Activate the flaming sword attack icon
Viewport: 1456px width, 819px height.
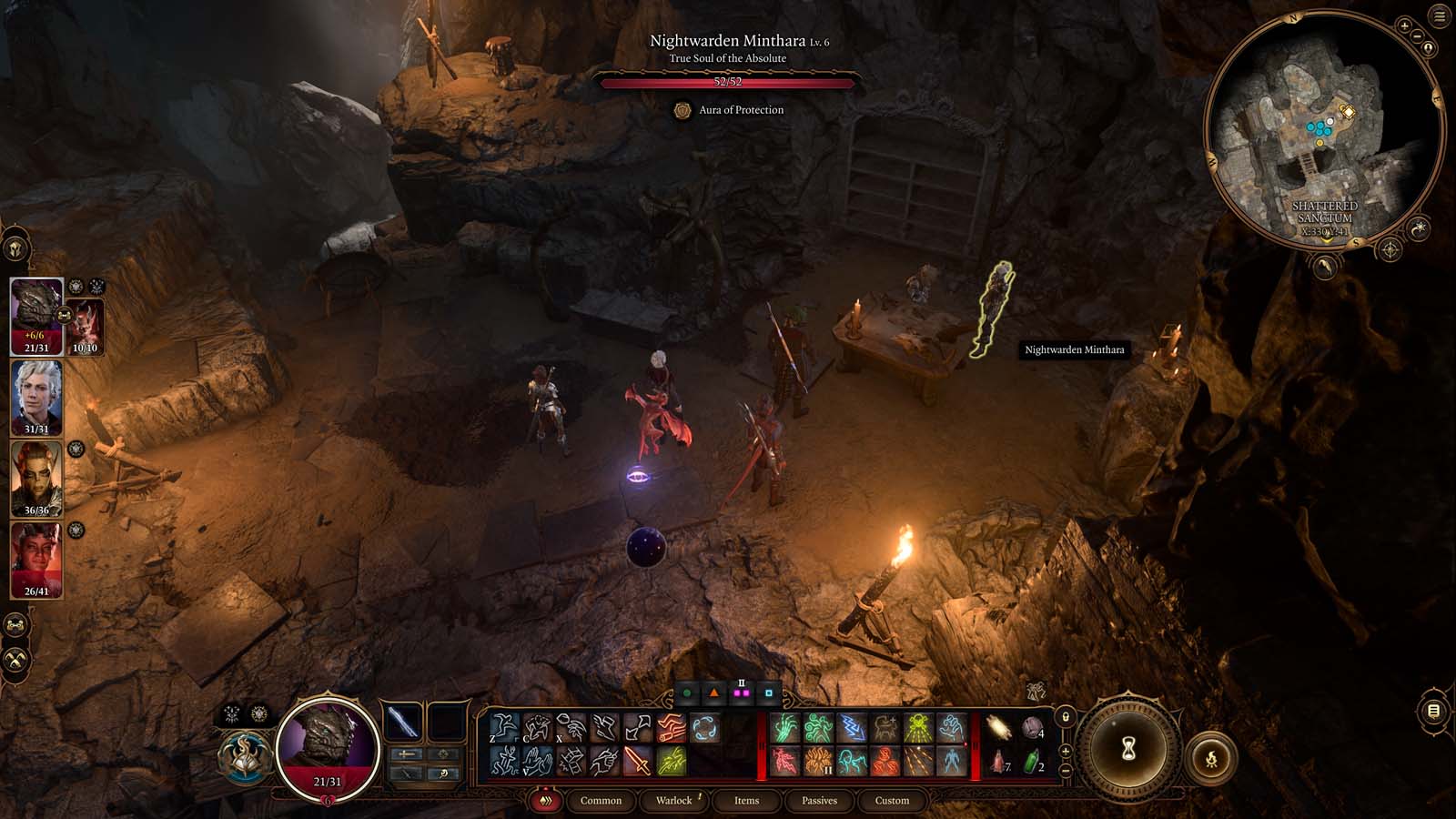pos(638,761)
